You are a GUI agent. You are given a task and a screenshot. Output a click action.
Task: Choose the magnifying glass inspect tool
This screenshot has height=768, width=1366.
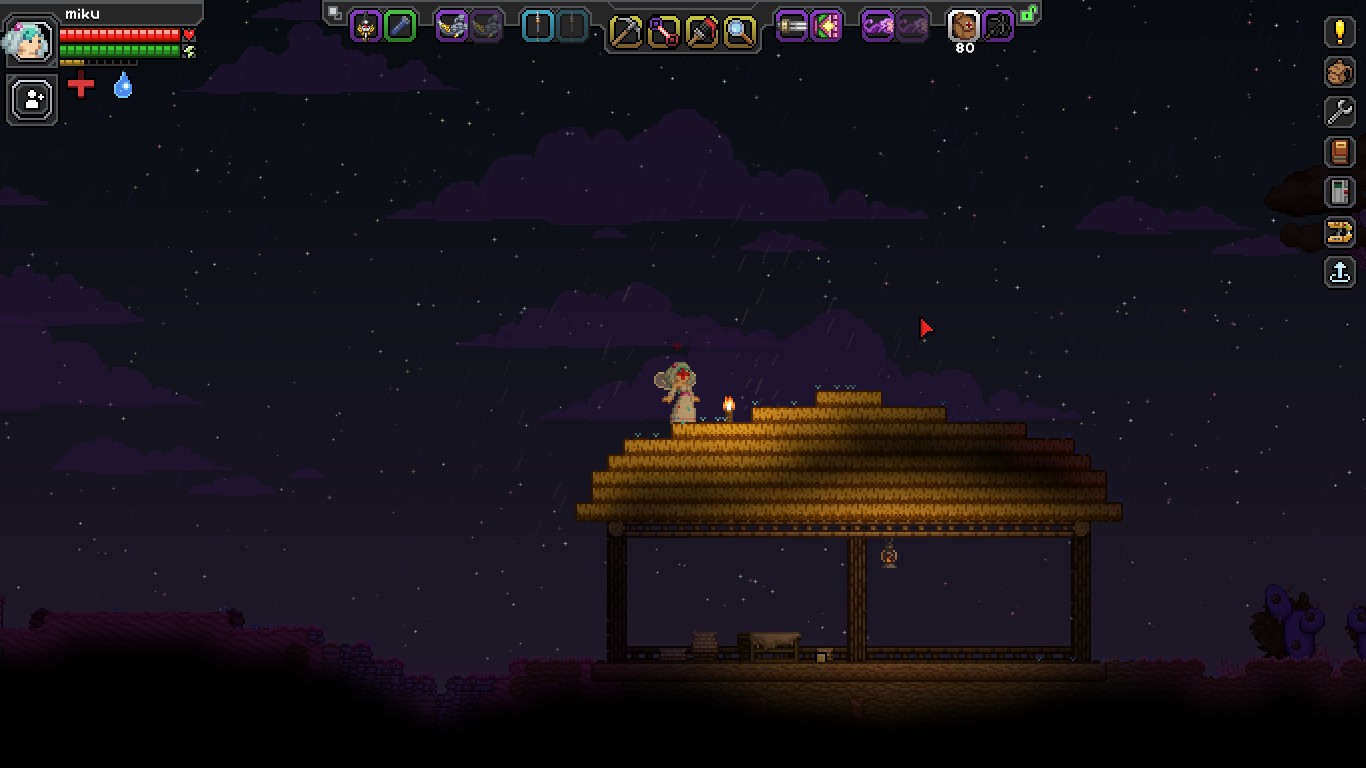pos(740,31)
